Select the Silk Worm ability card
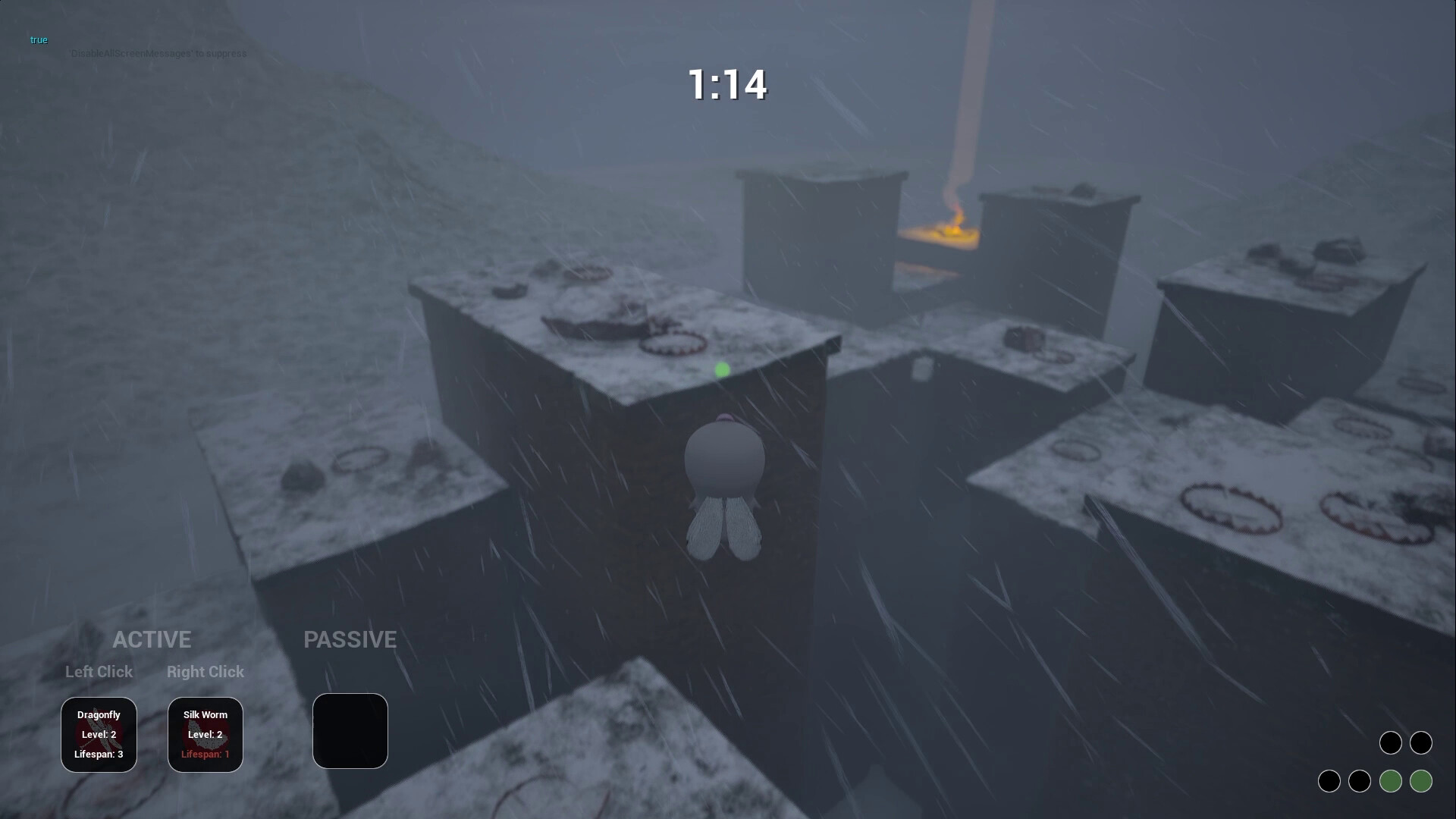 pos(205,734)
